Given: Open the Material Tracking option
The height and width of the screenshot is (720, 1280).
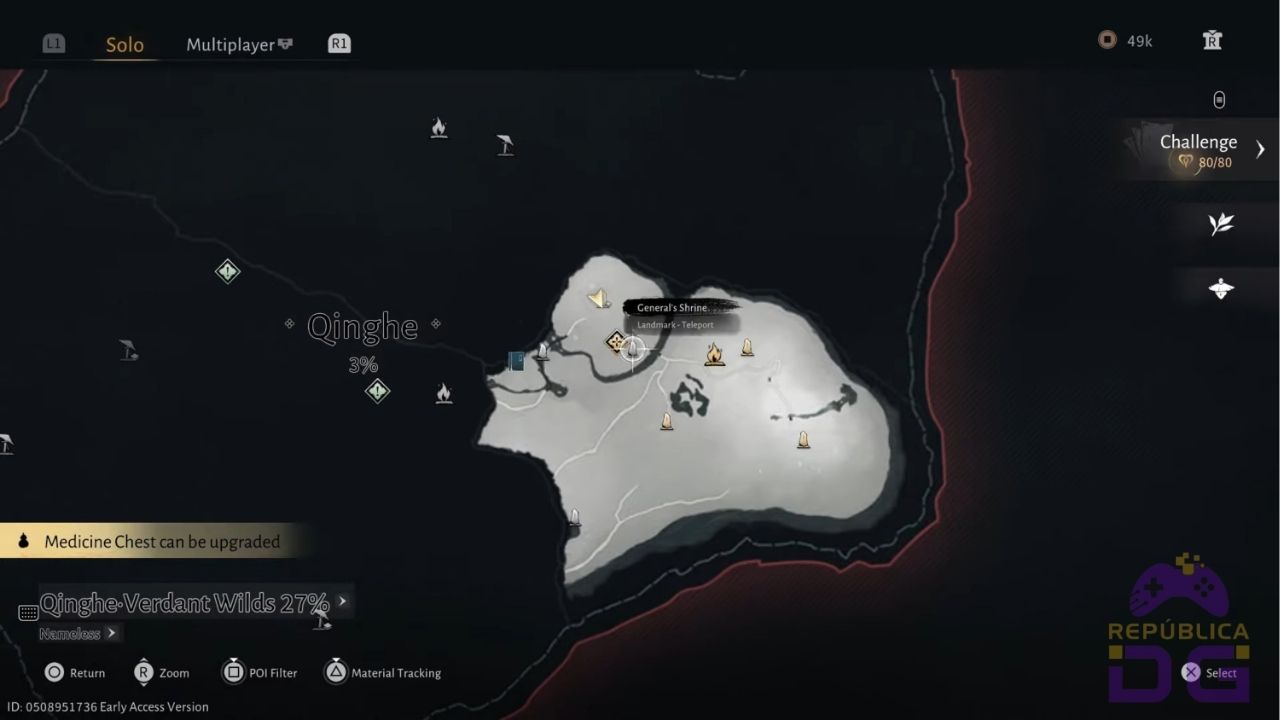Looking at the screenshot, I should [384, 673].
